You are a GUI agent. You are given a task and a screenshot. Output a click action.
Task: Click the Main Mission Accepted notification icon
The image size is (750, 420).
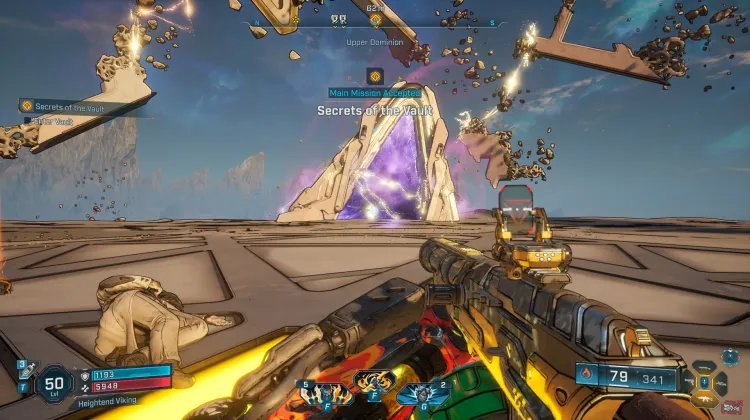(375, 75)
